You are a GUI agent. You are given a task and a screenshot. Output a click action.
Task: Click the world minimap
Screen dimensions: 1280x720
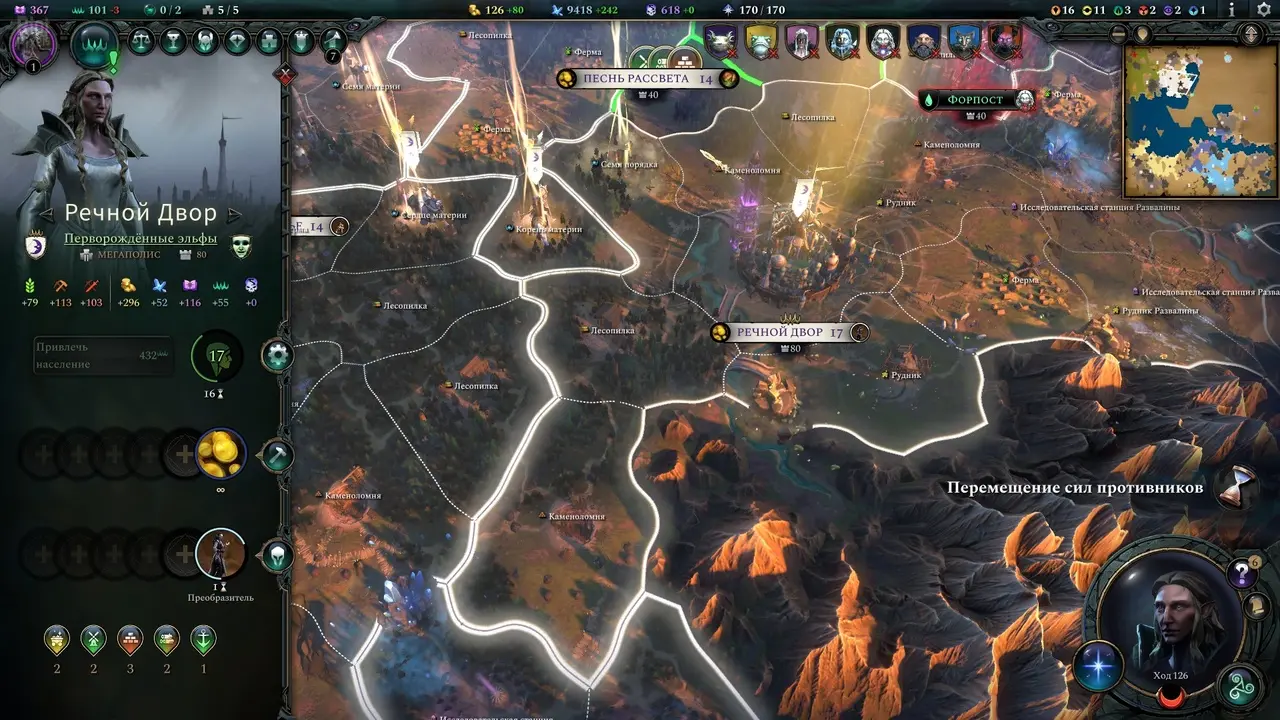pyautogui.click(x=1200, y=120)
